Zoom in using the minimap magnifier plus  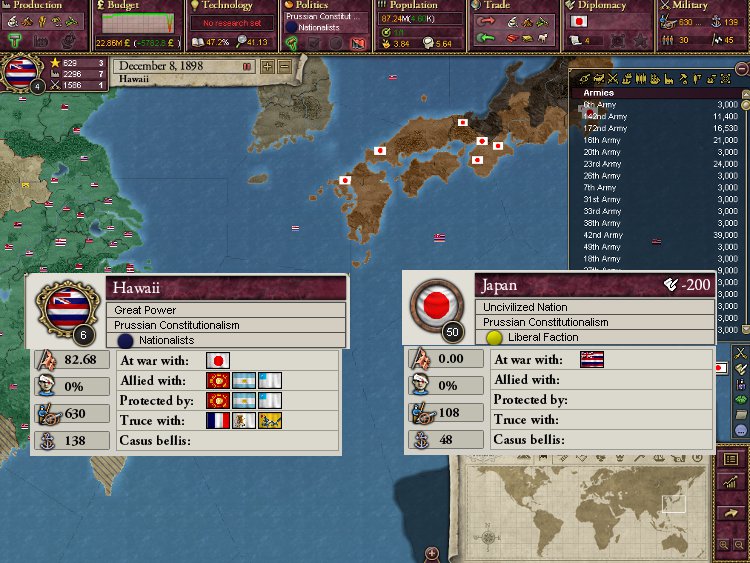coord(725,545)
